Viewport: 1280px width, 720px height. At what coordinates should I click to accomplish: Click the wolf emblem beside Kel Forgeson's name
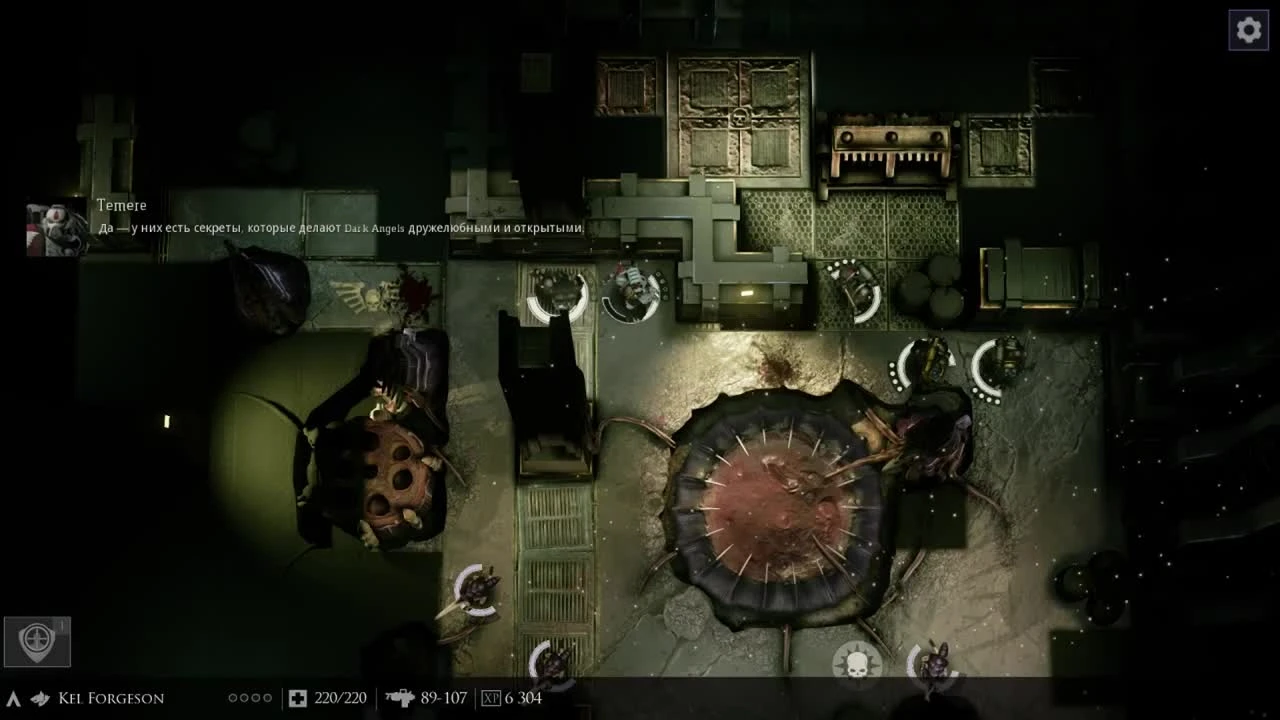click(x=40, y=698)
